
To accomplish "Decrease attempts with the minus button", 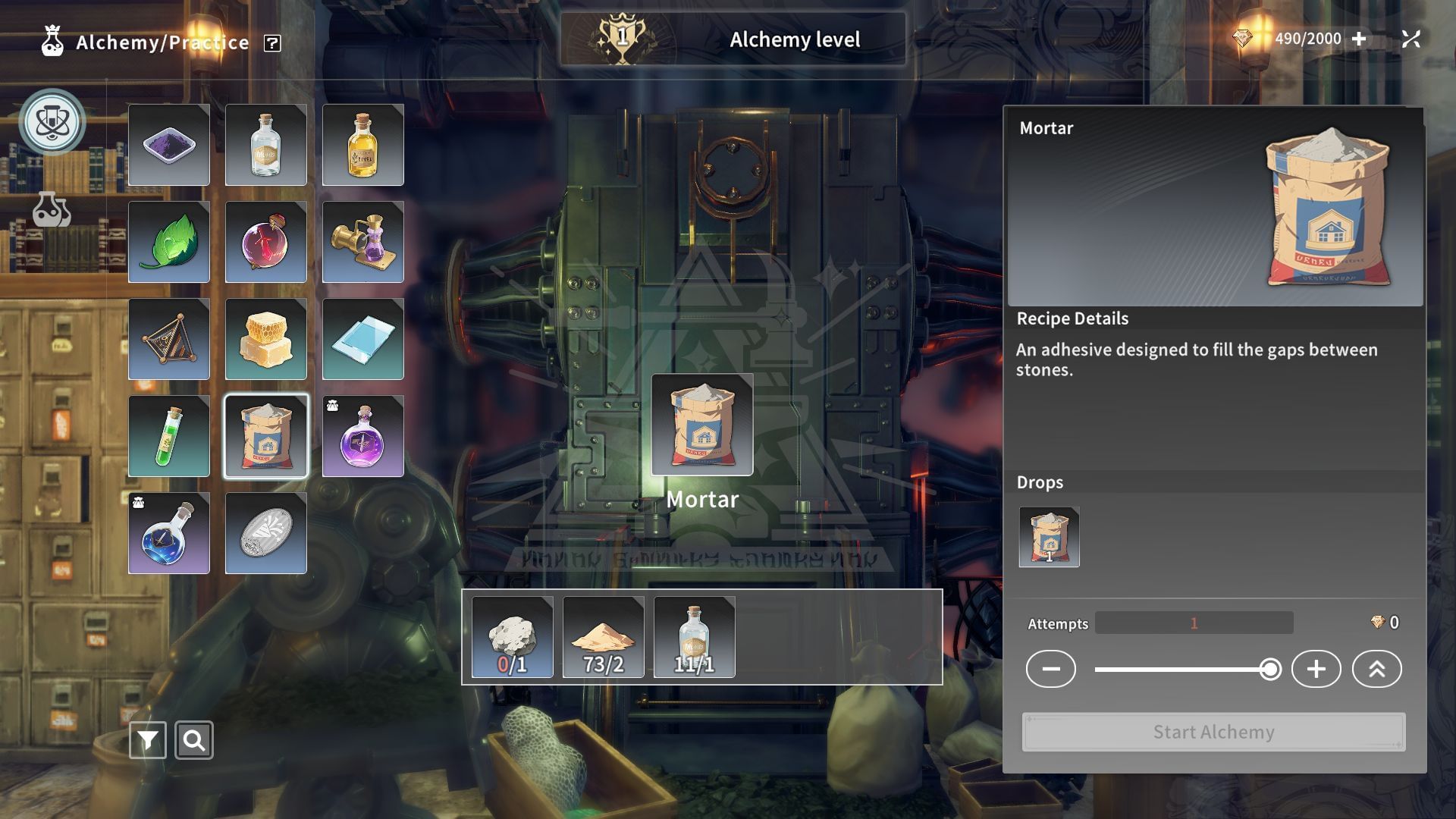I will coord(1050,669).
